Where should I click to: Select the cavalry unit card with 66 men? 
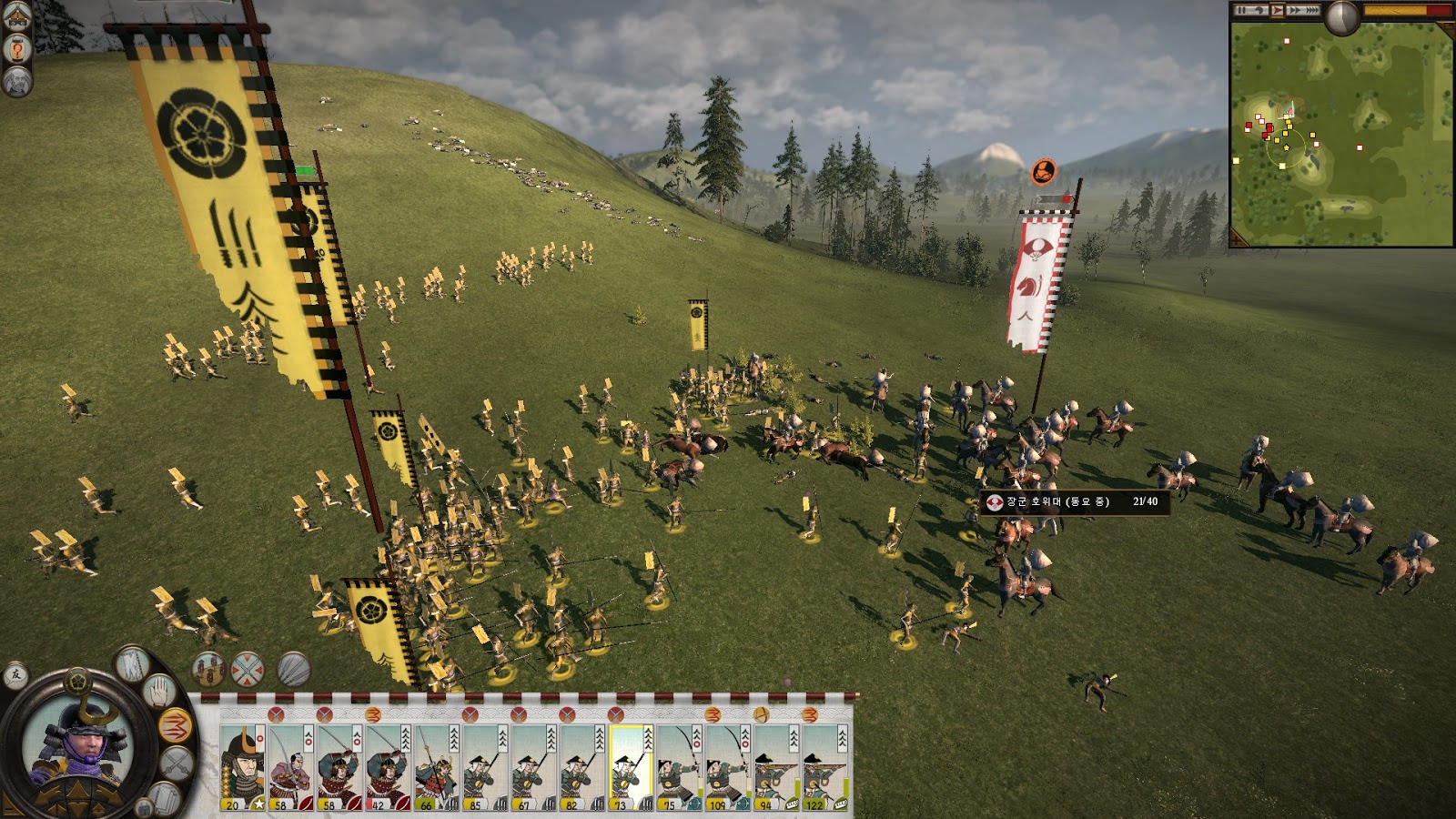[437, 765]
